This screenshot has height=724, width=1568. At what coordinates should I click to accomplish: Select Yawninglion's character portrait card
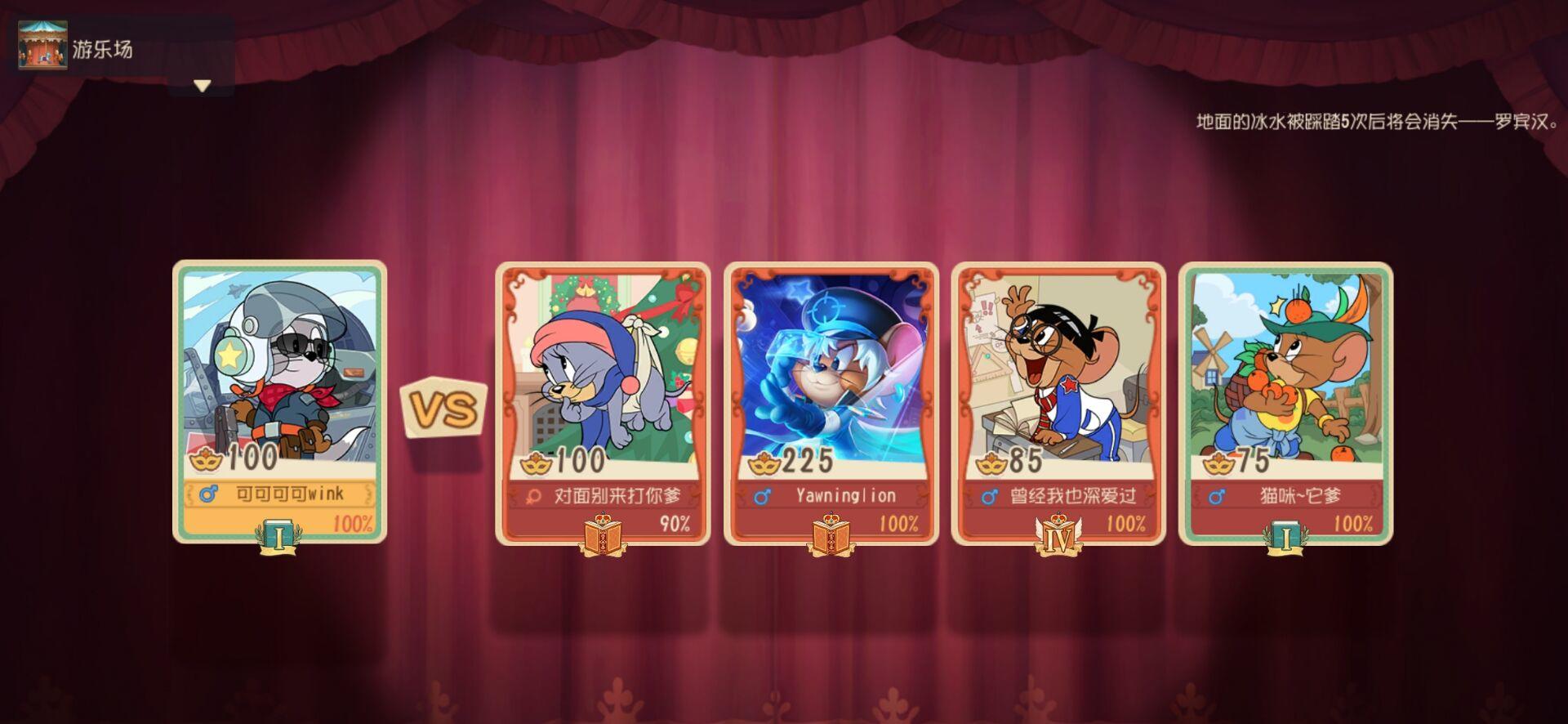(x=831, y=376)
